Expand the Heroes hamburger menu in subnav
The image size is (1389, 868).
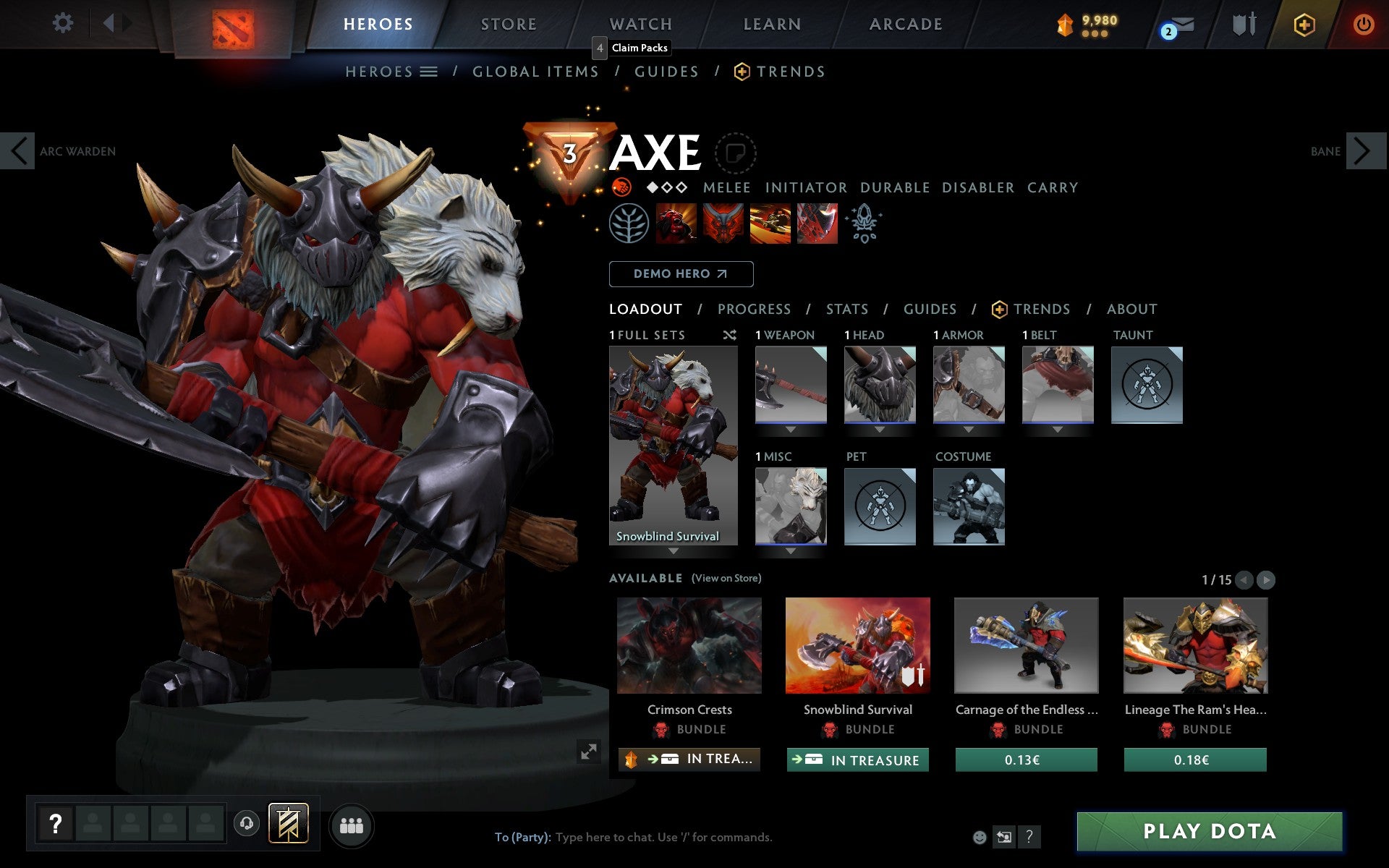[430, 72]
